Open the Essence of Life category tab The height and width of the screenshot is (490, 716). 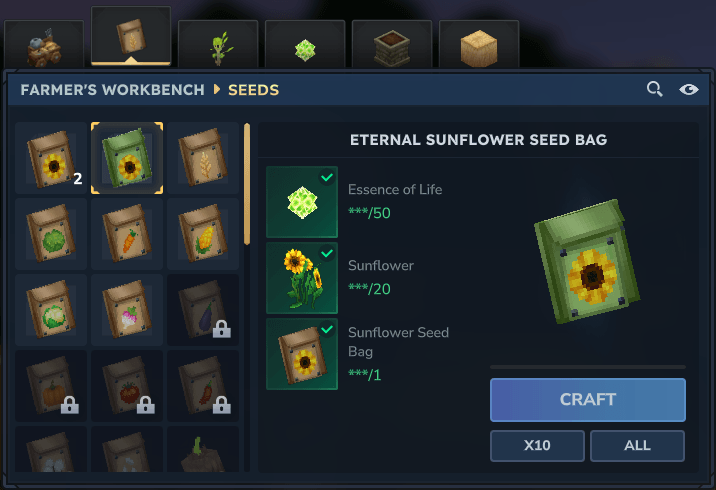305,46
